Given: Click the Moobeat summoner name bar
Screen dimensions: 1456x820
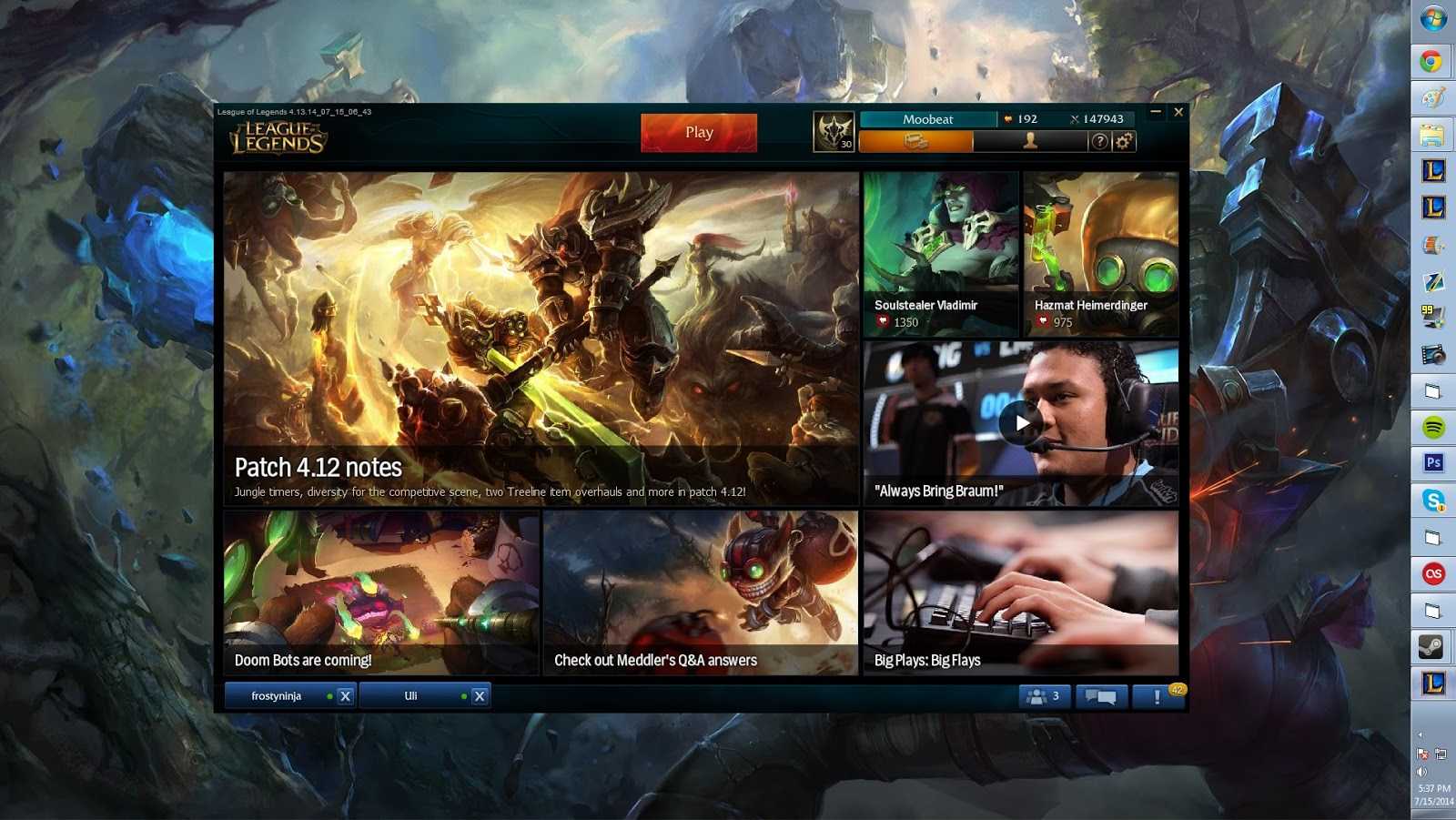Looking at the screenshot, I should coord(928,117).
